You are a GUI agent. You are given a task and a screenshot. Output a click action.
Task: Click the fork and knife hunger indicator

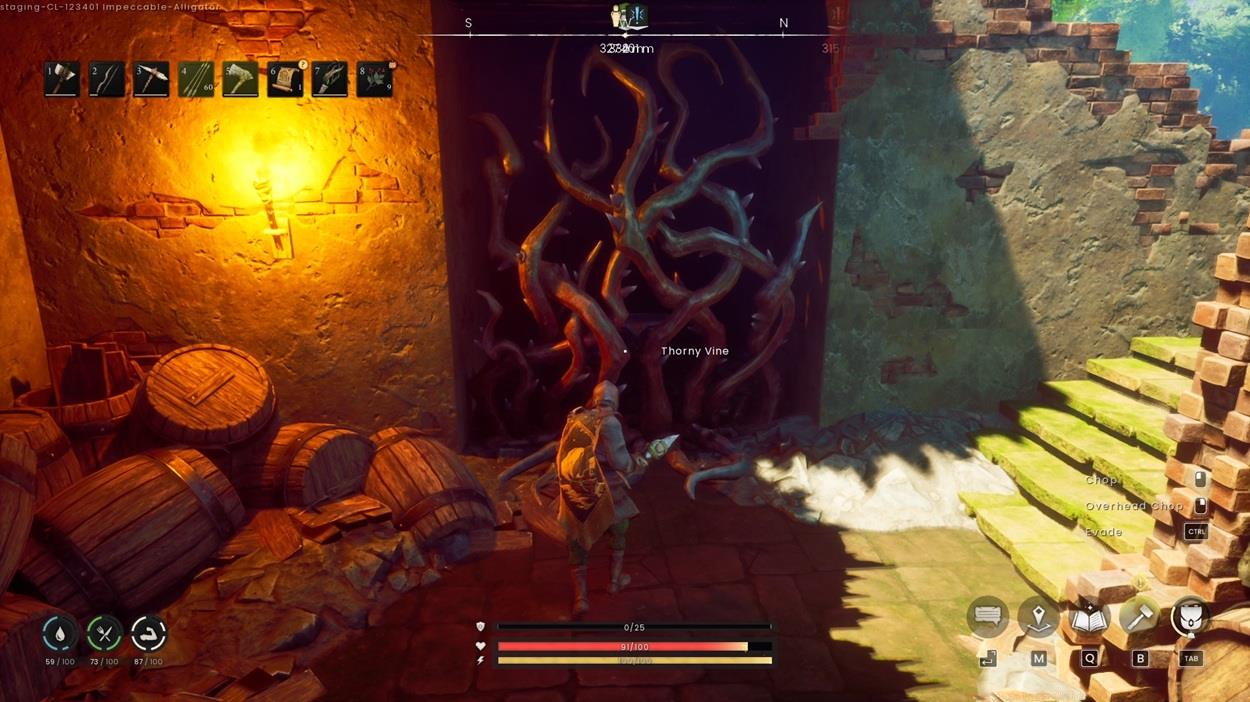pos(104,634)
